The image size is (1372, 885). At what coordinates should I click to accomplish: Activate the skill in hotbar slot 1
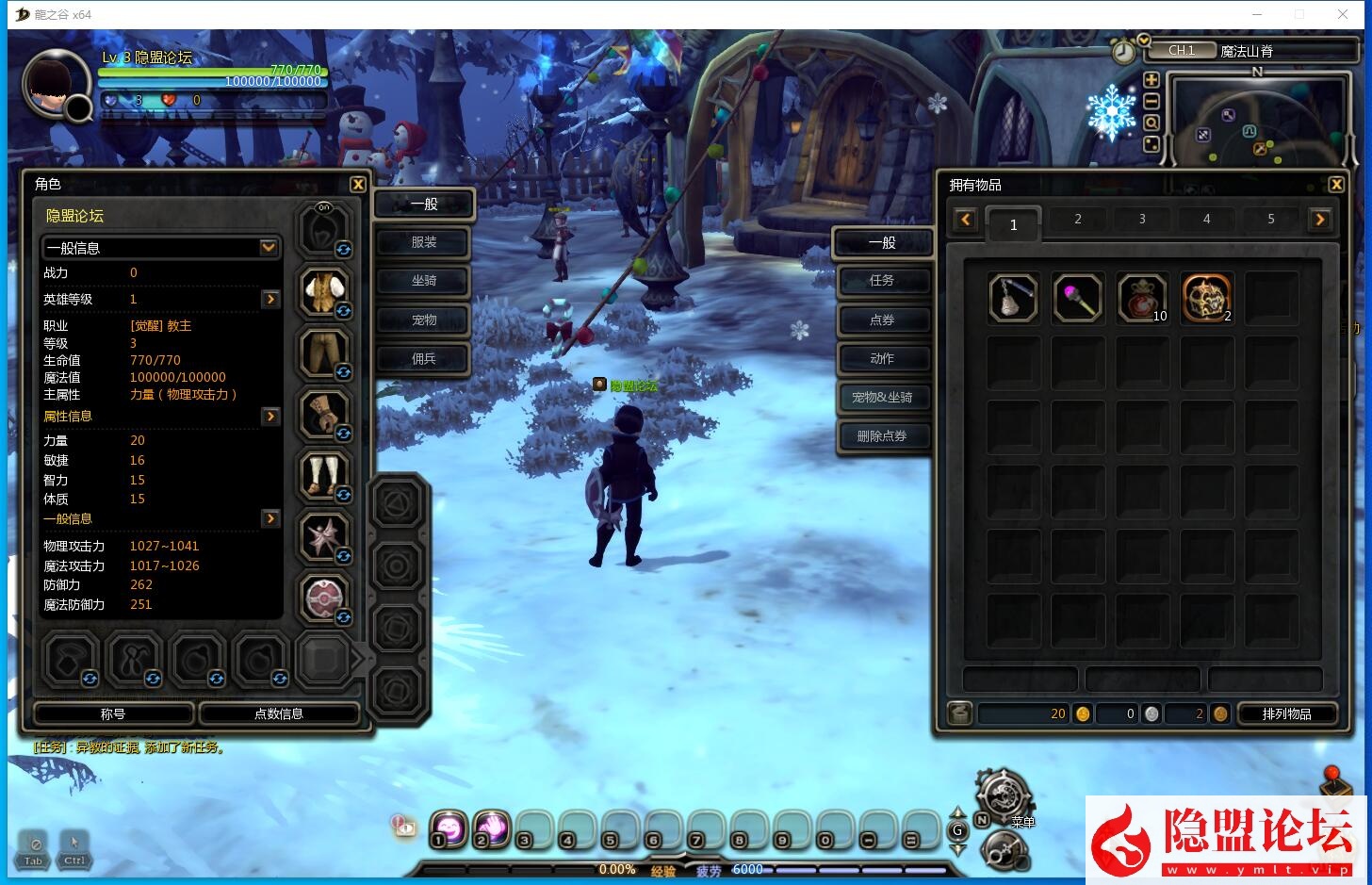pos(449,828)
